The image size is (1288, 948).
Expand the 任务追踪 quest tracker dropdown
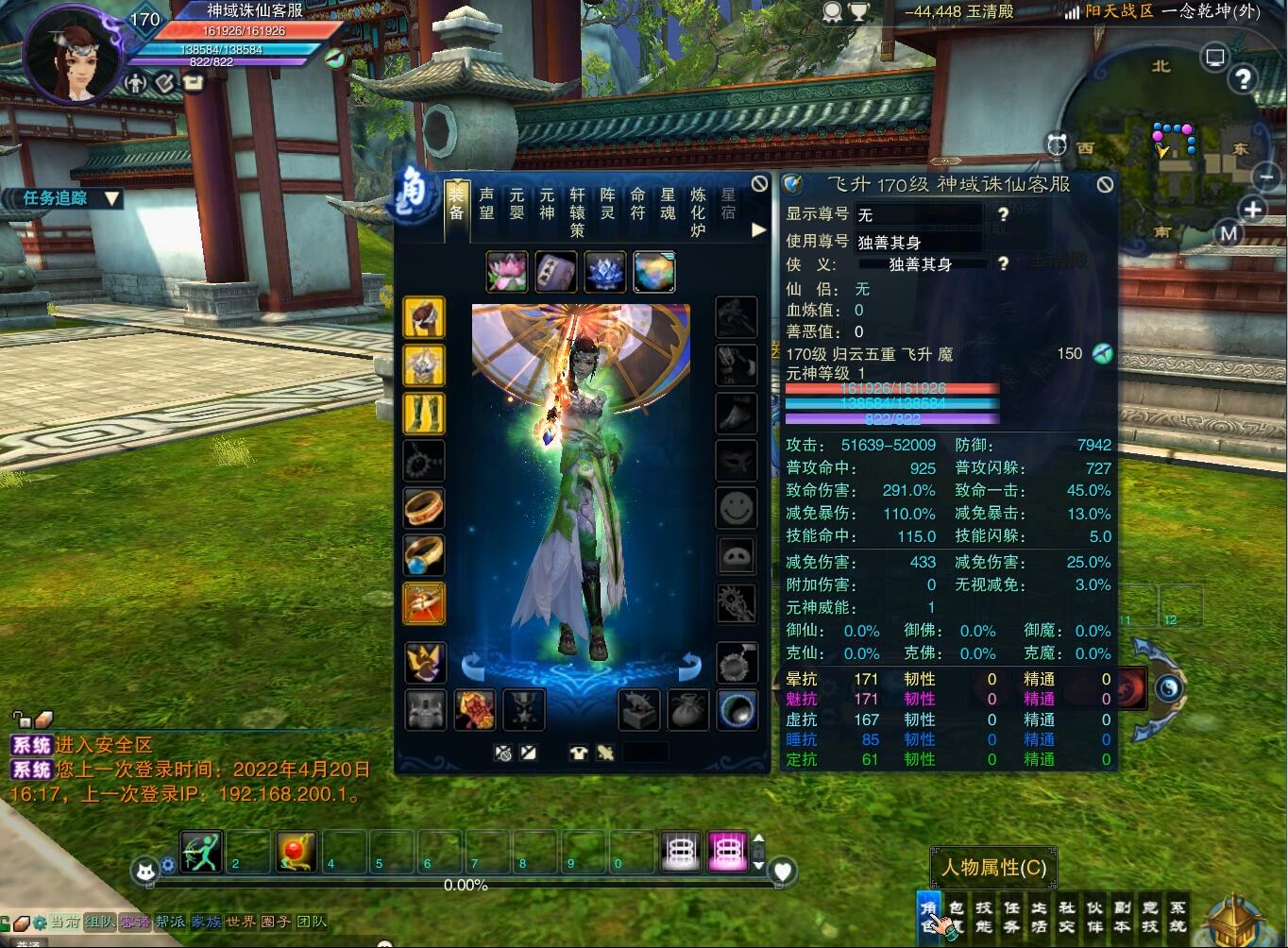[x=112, y=198]
